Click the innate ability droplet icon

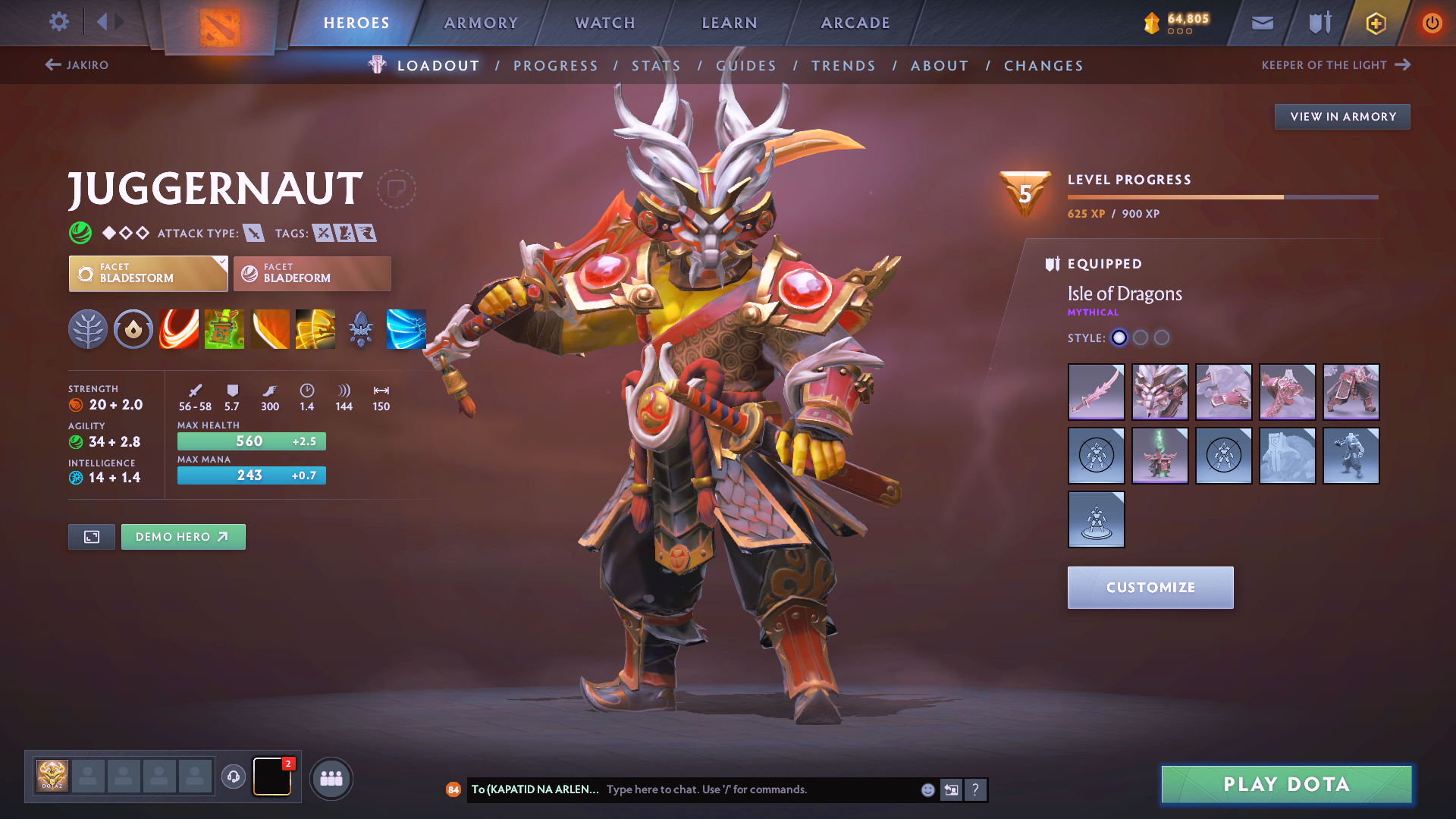pos(133,329)
